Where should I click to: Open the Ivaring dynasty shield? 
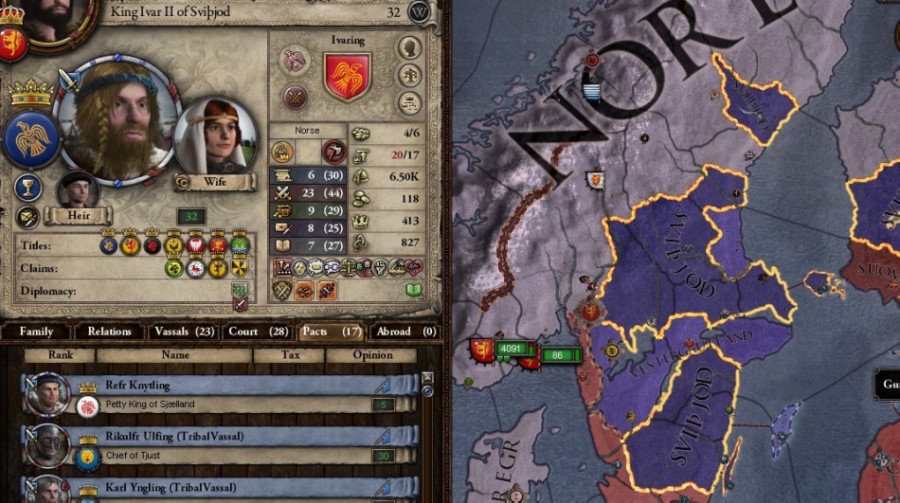(x=347, y=77)
